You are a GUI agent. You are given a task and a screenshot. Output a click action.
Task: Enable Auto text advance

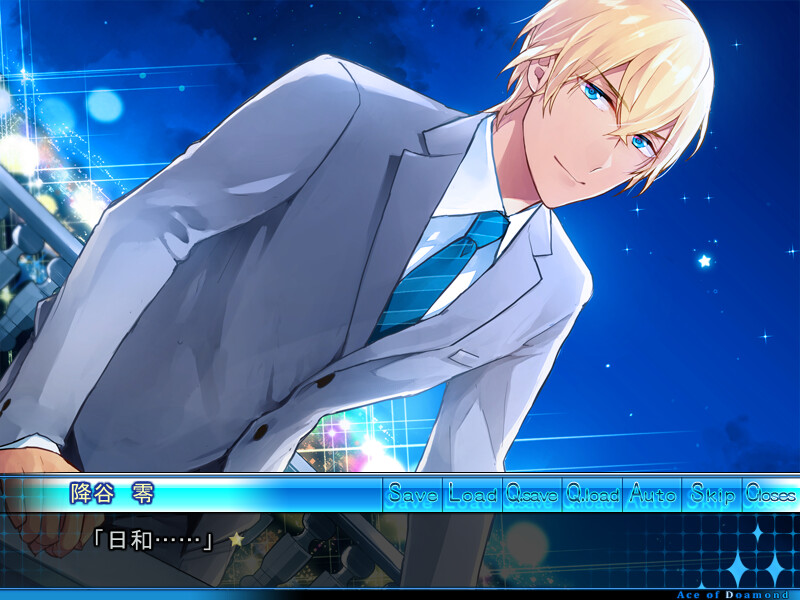(652, 494)
